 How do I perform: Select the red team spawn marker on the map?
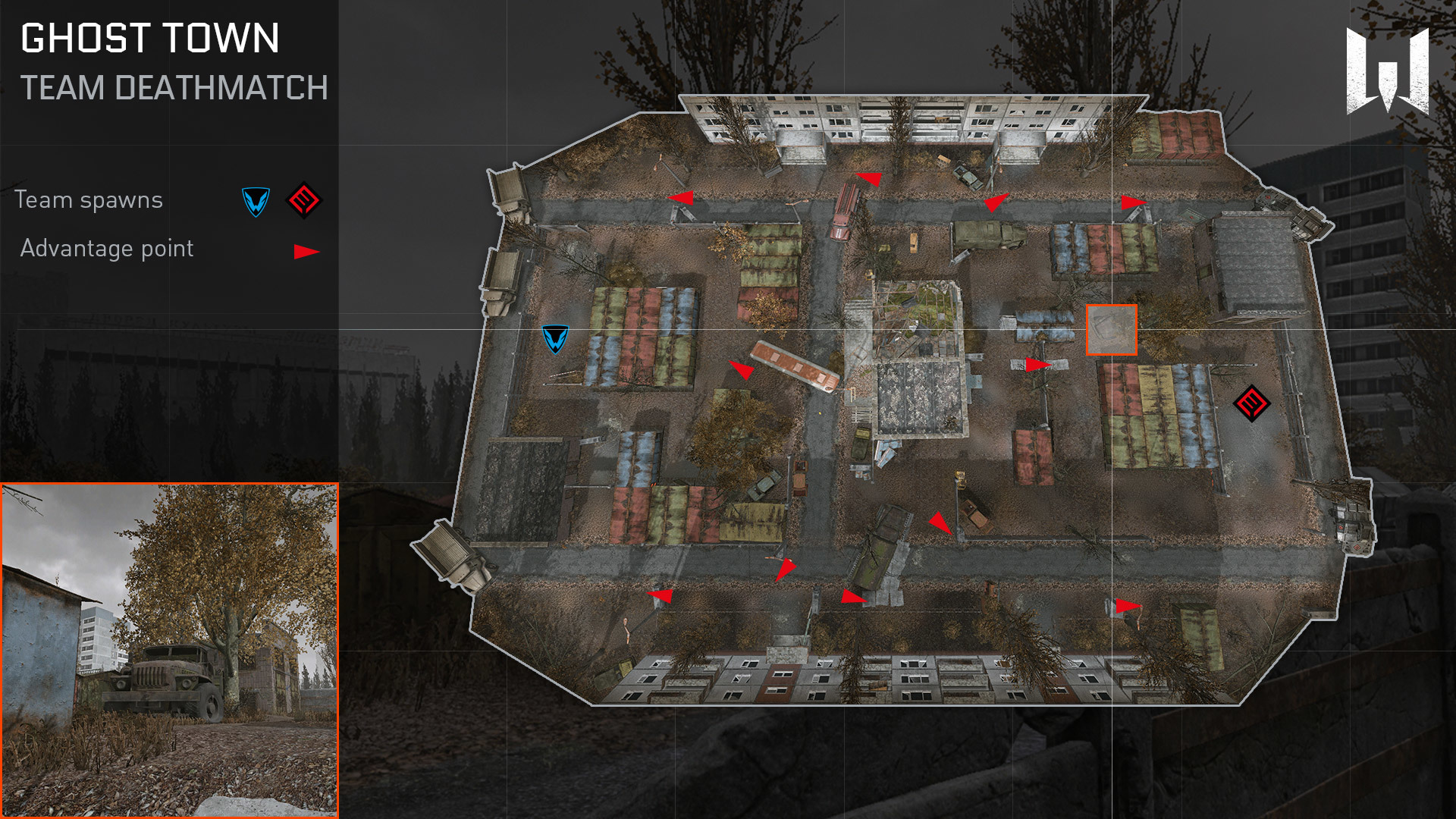1251,403
